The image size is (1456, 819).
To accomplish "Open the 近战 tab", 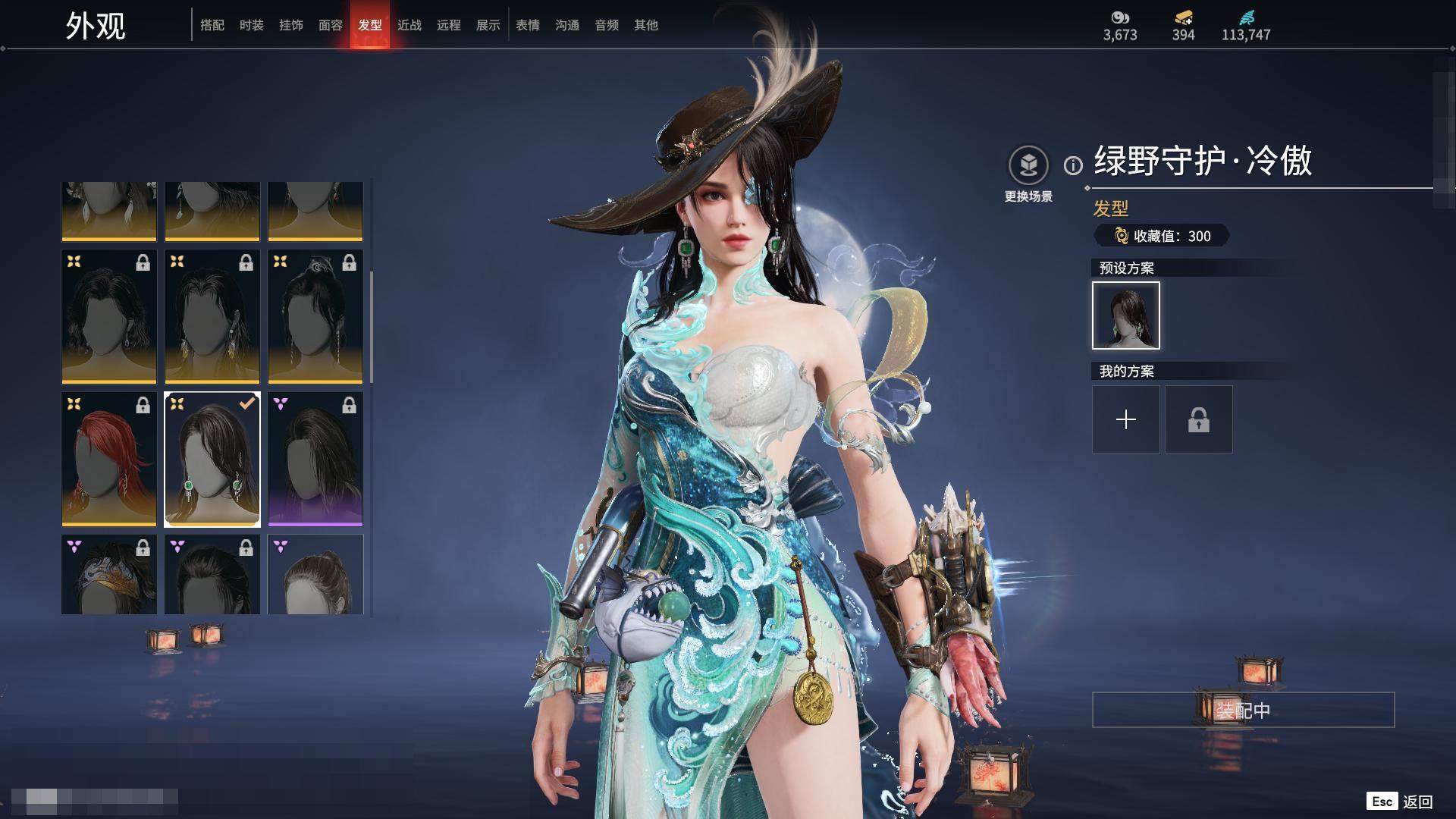I will (409, 25).
